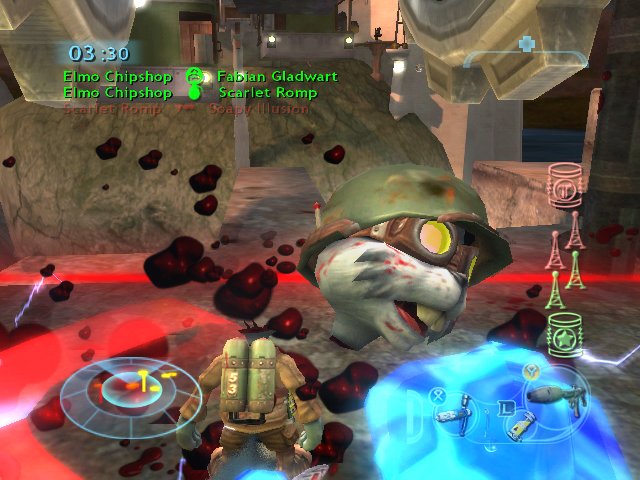This screenshot has width=640, height=480.
Task: Click the green star barrel base icon
Action: pos(566,332)
